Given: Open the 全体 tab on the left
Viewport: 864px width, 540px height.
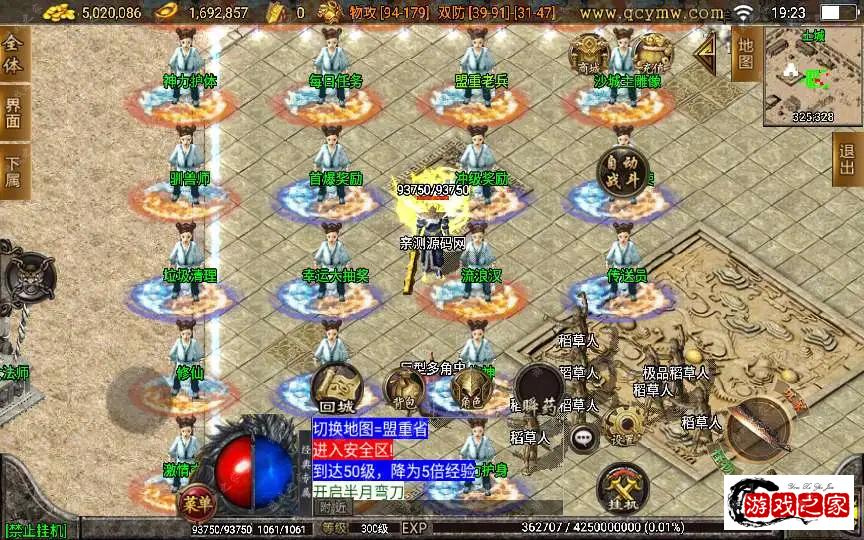Looking at the screenshot, I should click(x=13, y=55).
